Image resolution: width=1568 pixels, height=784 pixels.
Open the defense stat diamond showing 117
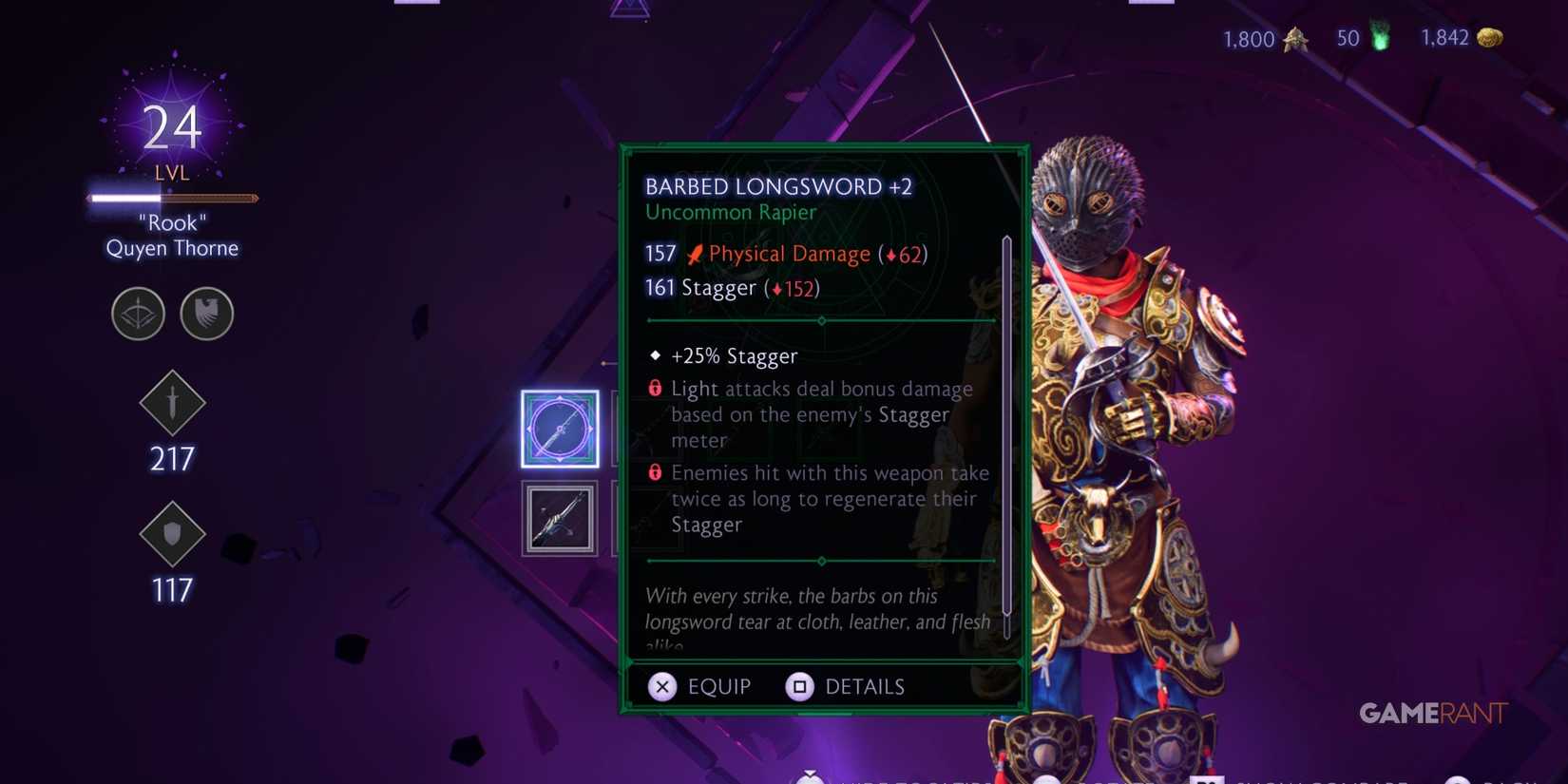tap(172, 535)
